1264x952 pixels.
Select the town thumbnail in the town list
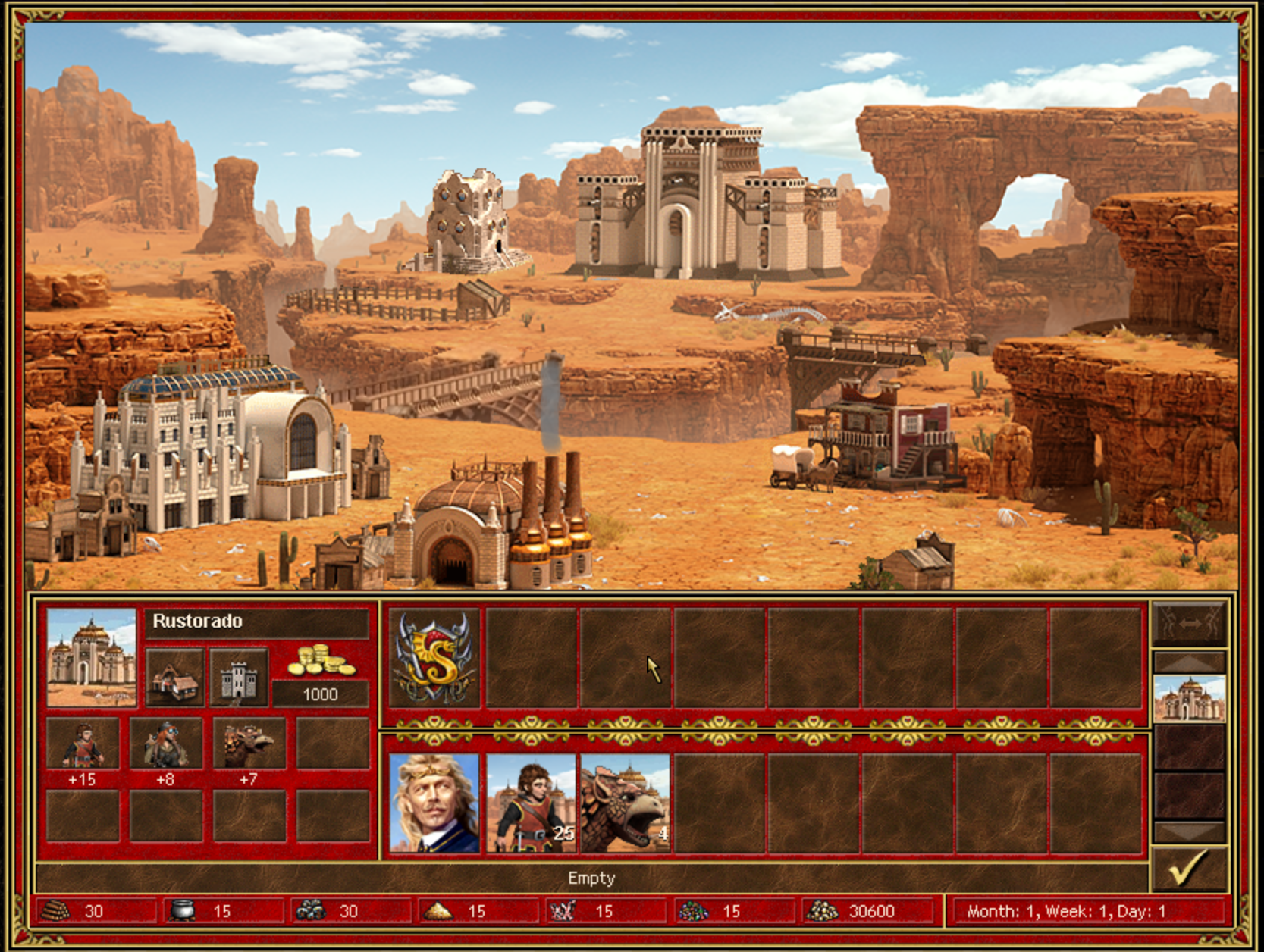tap(1188, 698)
